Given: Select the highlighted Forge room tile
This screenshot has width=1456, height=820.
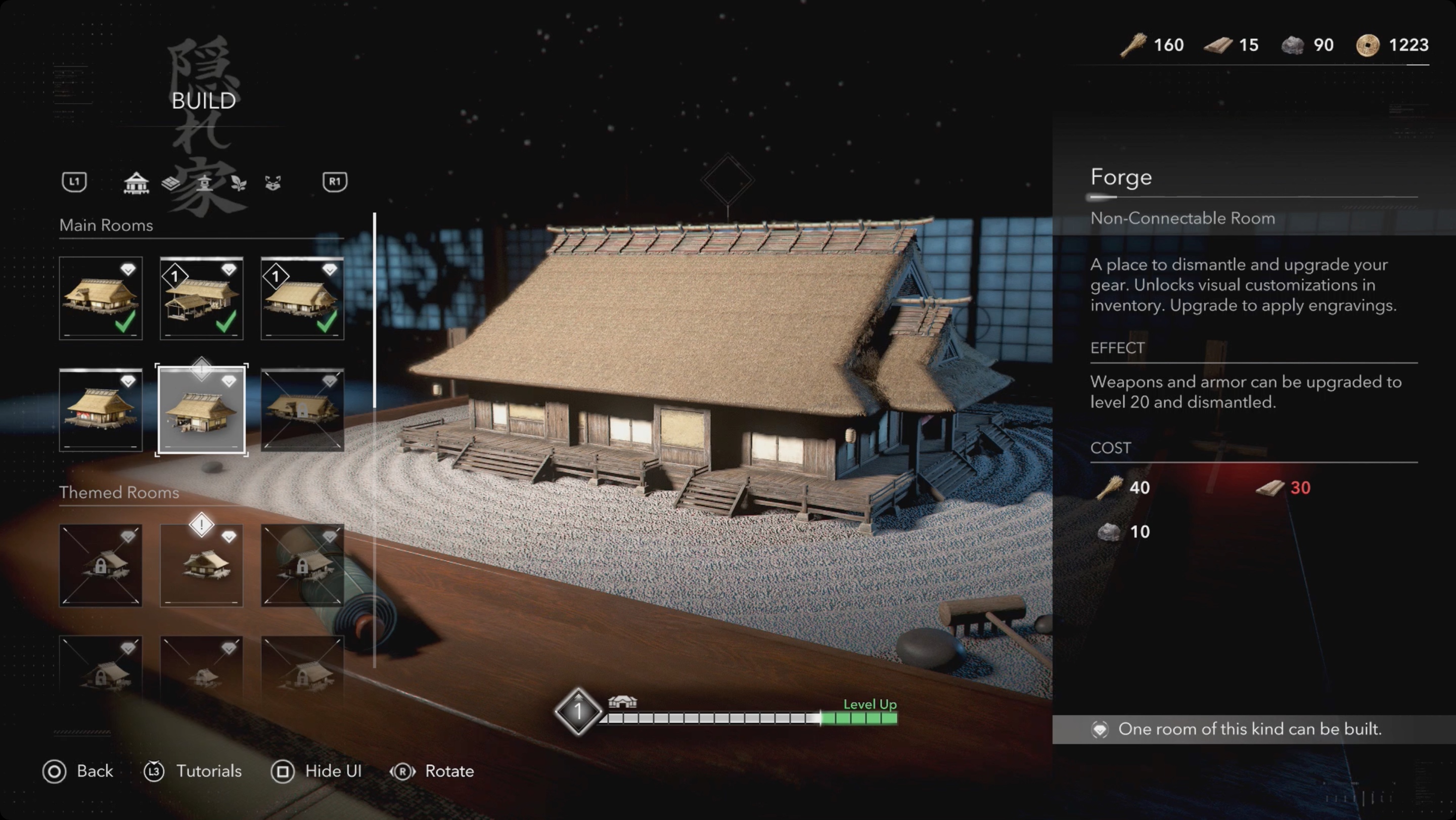Looking at the screenshot, I should [x=201, y=409].
